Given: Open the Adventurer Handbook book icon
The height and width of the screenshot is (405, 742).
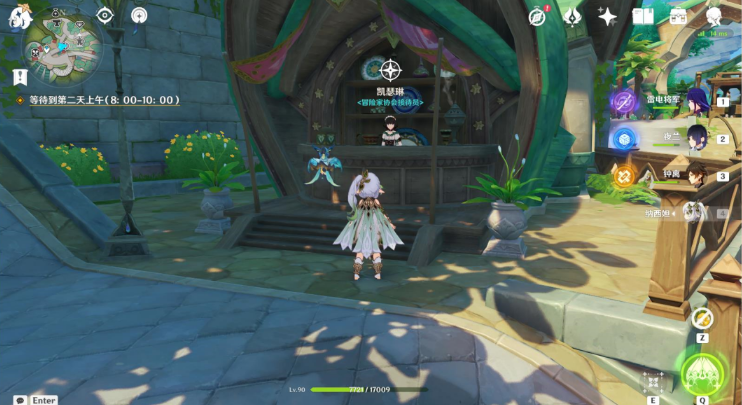Looking at the screenshot, I should click(643, 16).
